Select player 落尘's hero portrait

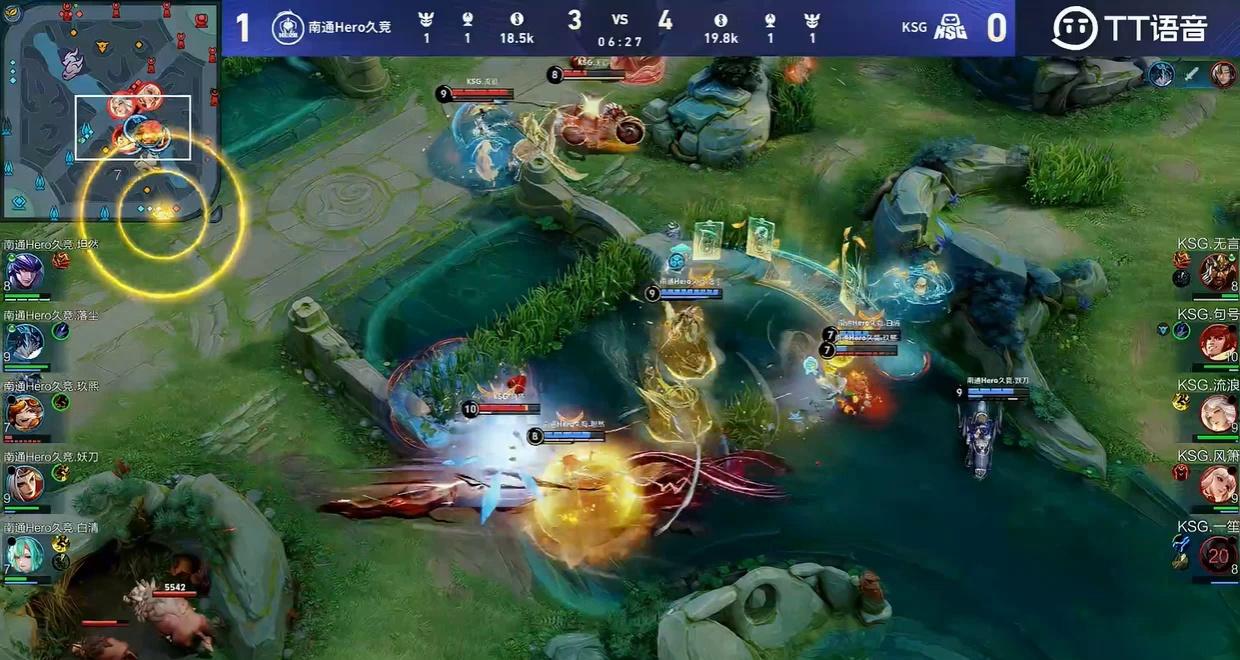[x=24, y=342]
